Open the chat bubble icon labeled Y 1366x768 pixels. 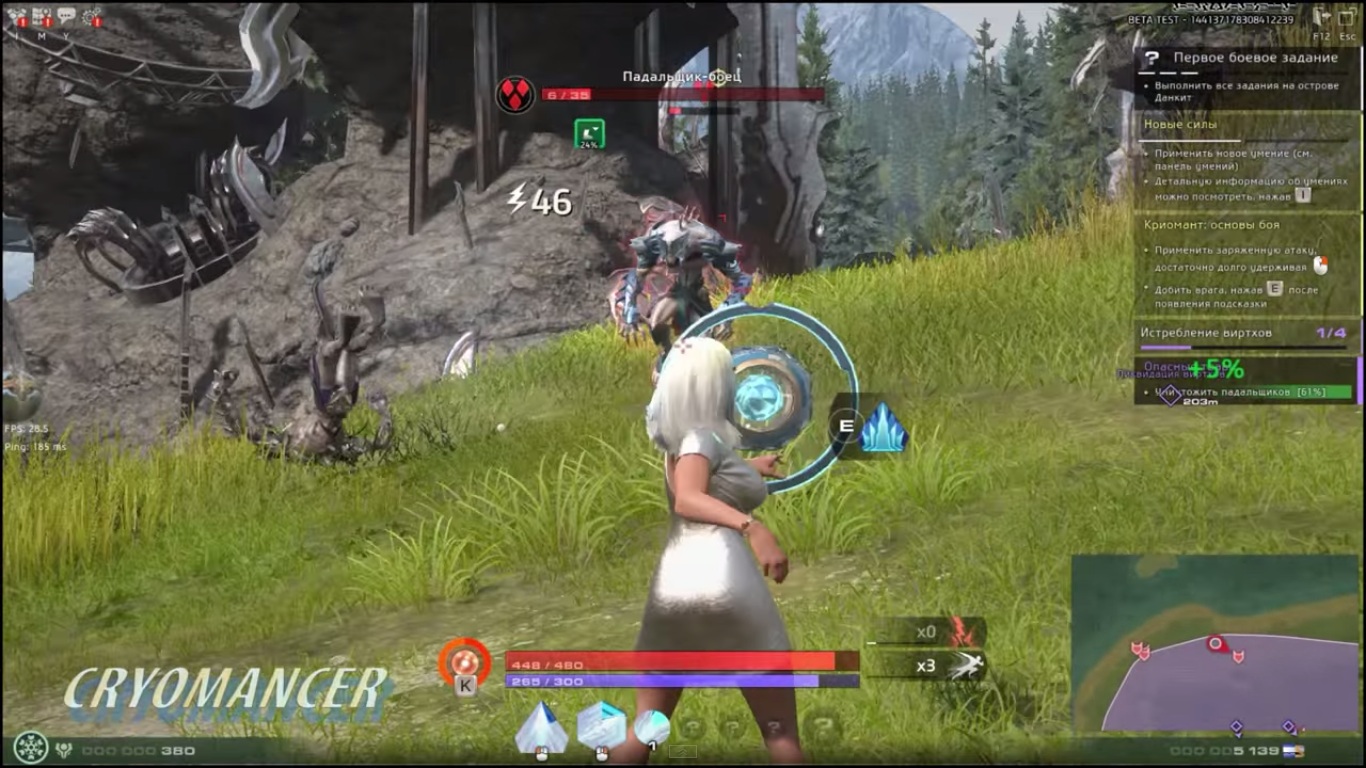pyautogui.click(x=66, y=15)
